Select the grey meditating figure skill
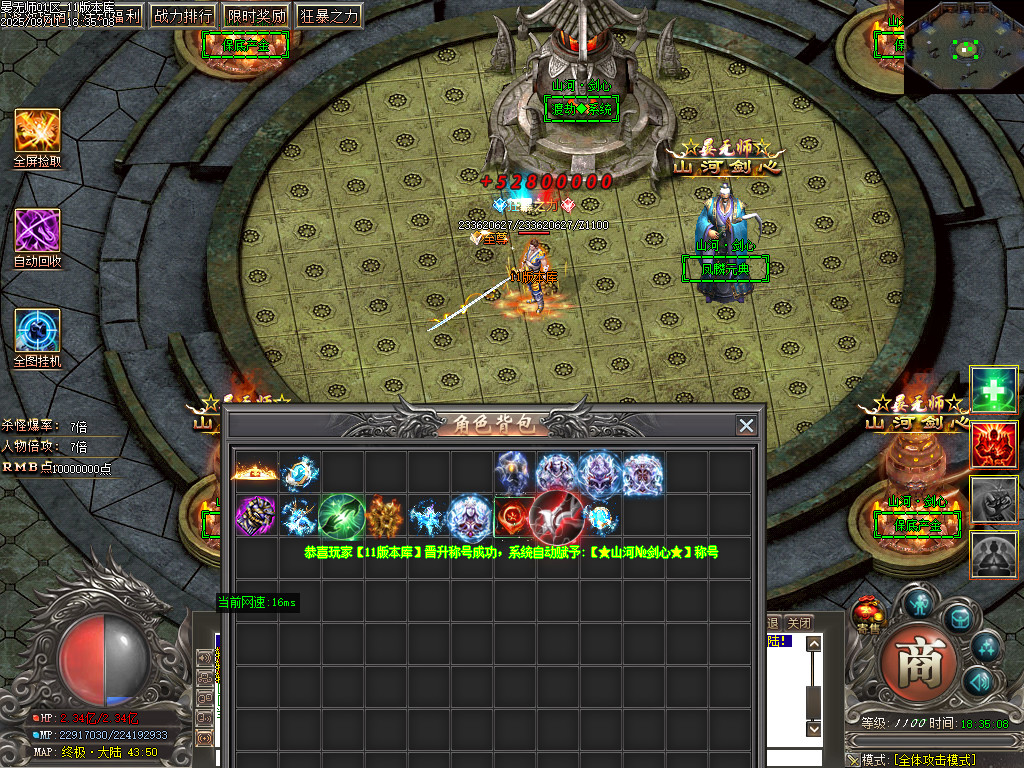 point(993,553)
